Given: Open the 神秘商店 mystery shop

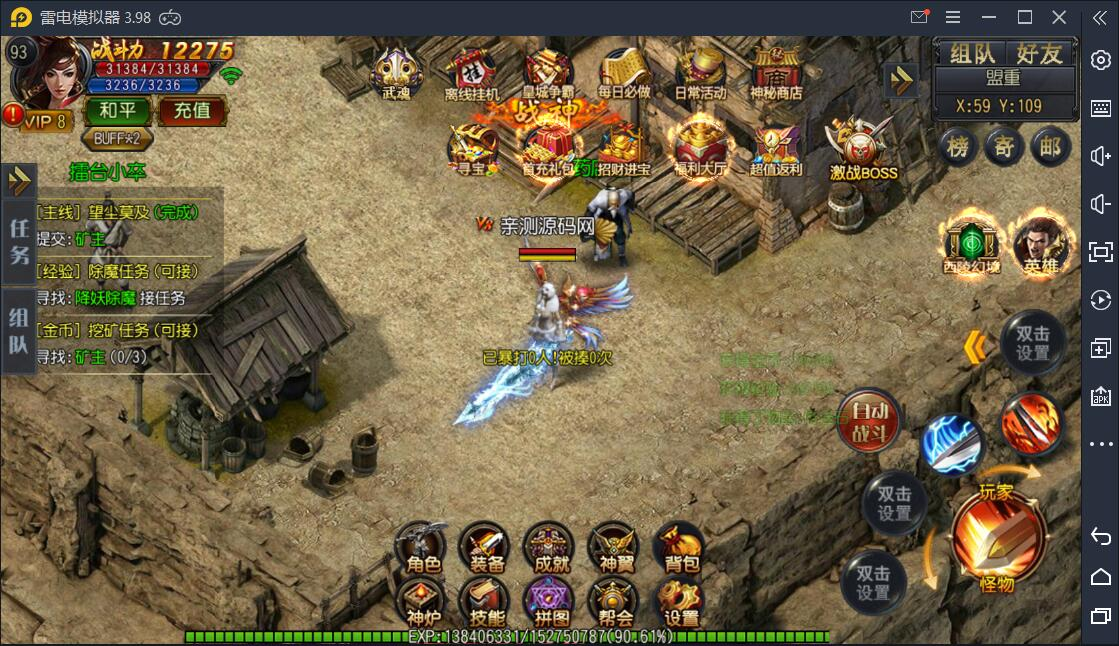Looking at the screenshot, I should click(777, 73).
